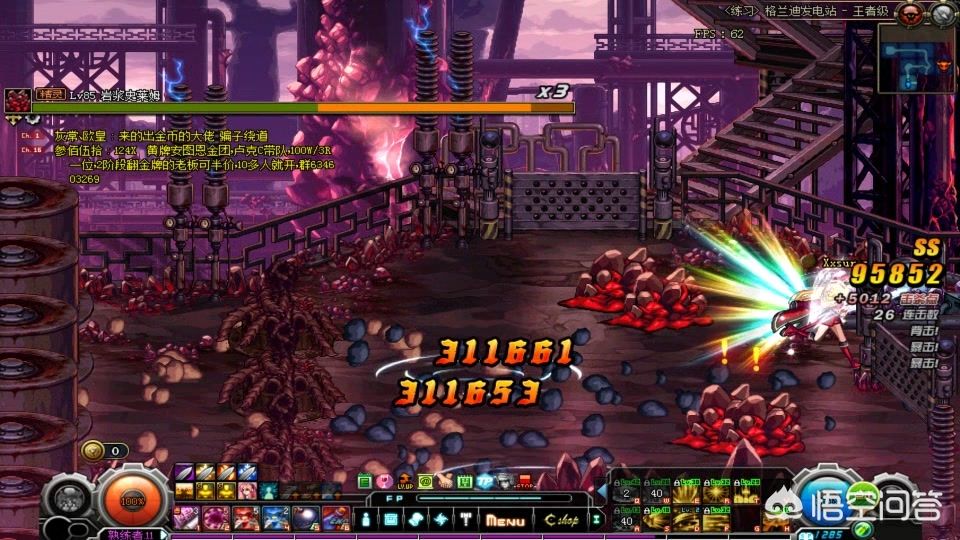The height and width of the screenshot is (540, 960).
Task: Activate the golden burst skill on R
Action: point(714,492)
